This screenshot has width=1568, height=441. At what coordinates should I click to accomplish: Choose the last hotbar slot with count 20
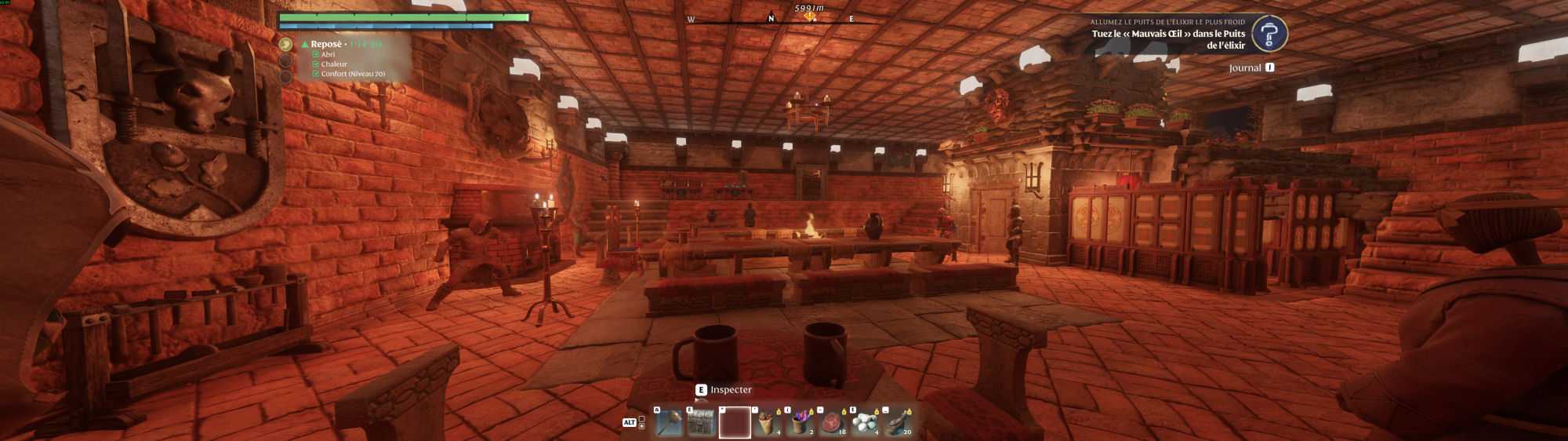[898, 423]
